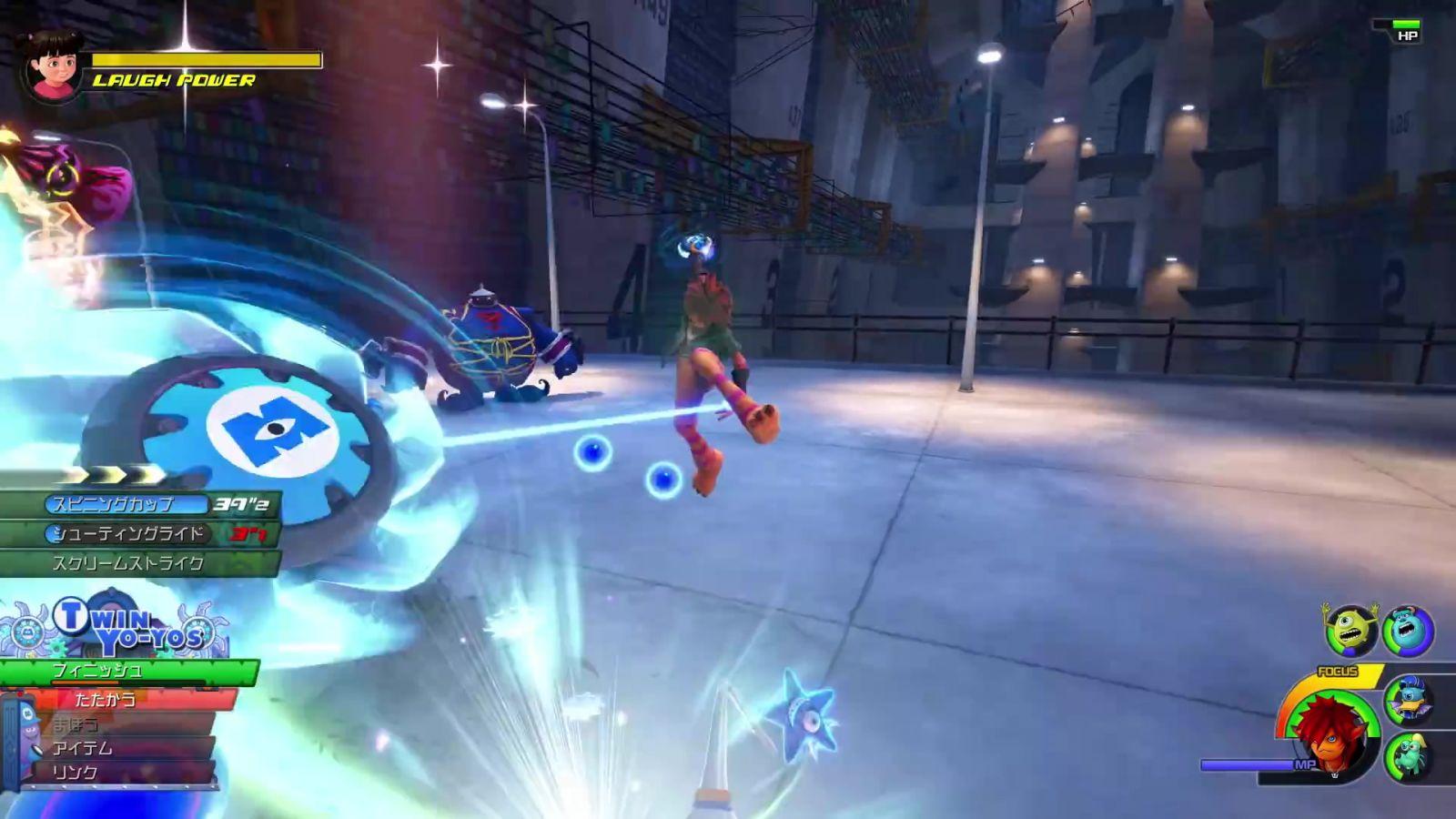Click Boo's portrait beside Laugh Power
Viewport: 1456px width, 819px height.
(x=52, y=66)
